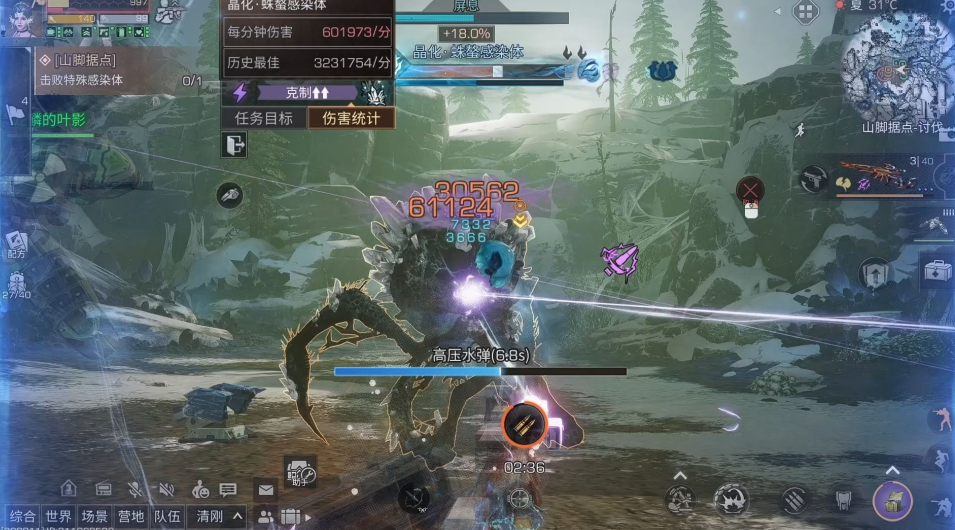This screenshot has height=530, width=955.
Task: Switch to the 任务目标 tab
Action: 264,118
